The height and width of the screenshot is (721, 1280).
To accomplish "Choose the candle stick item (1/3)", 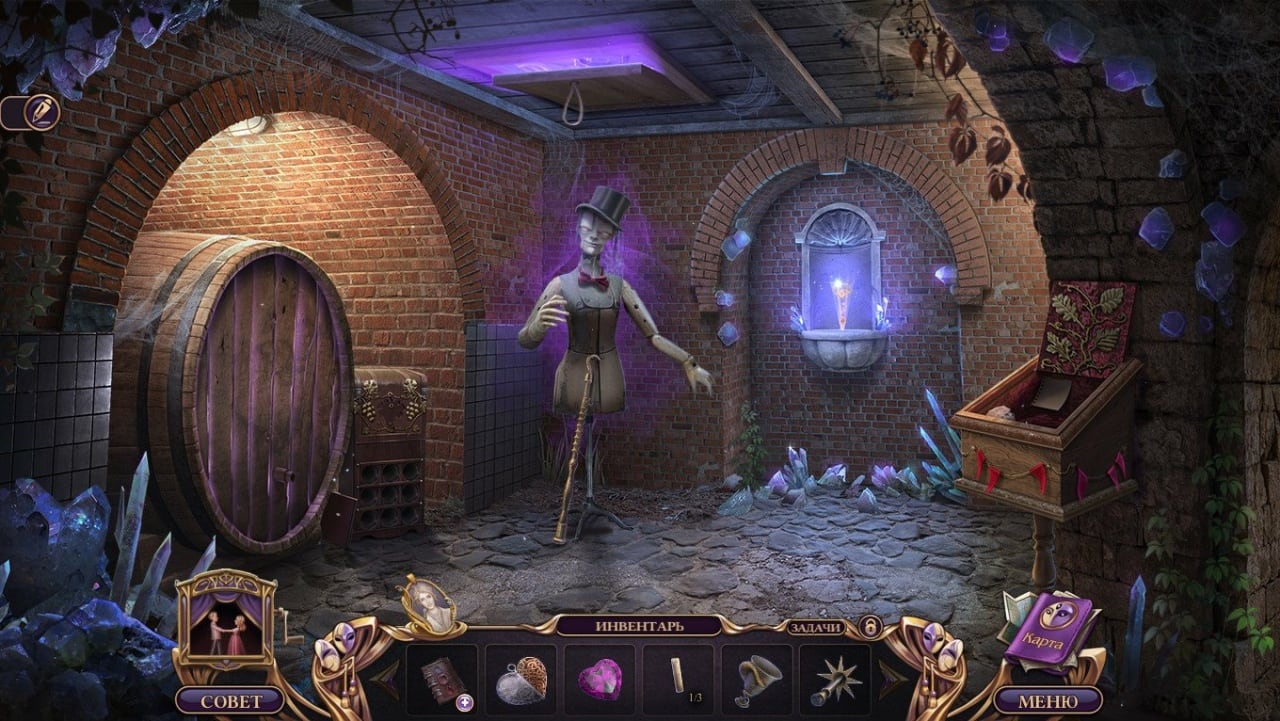I will point(678,678).
